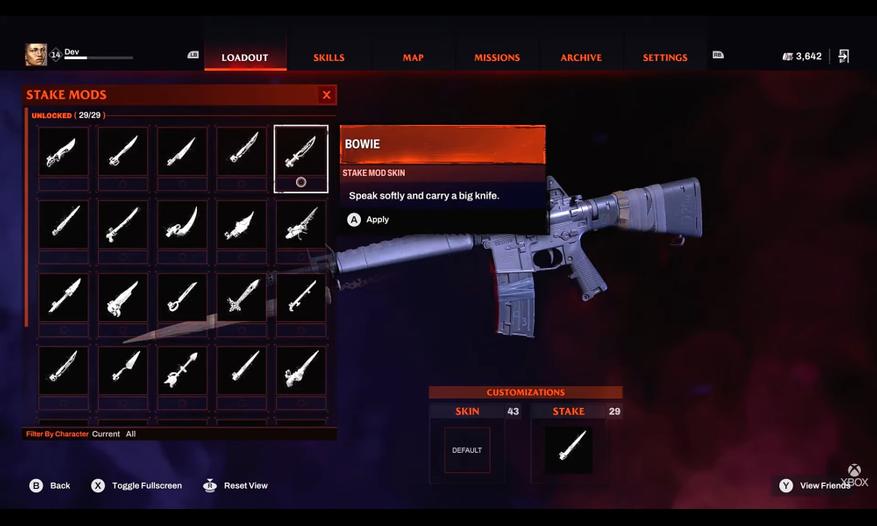Filter stake mods by Current character

(x=106, y=434)
